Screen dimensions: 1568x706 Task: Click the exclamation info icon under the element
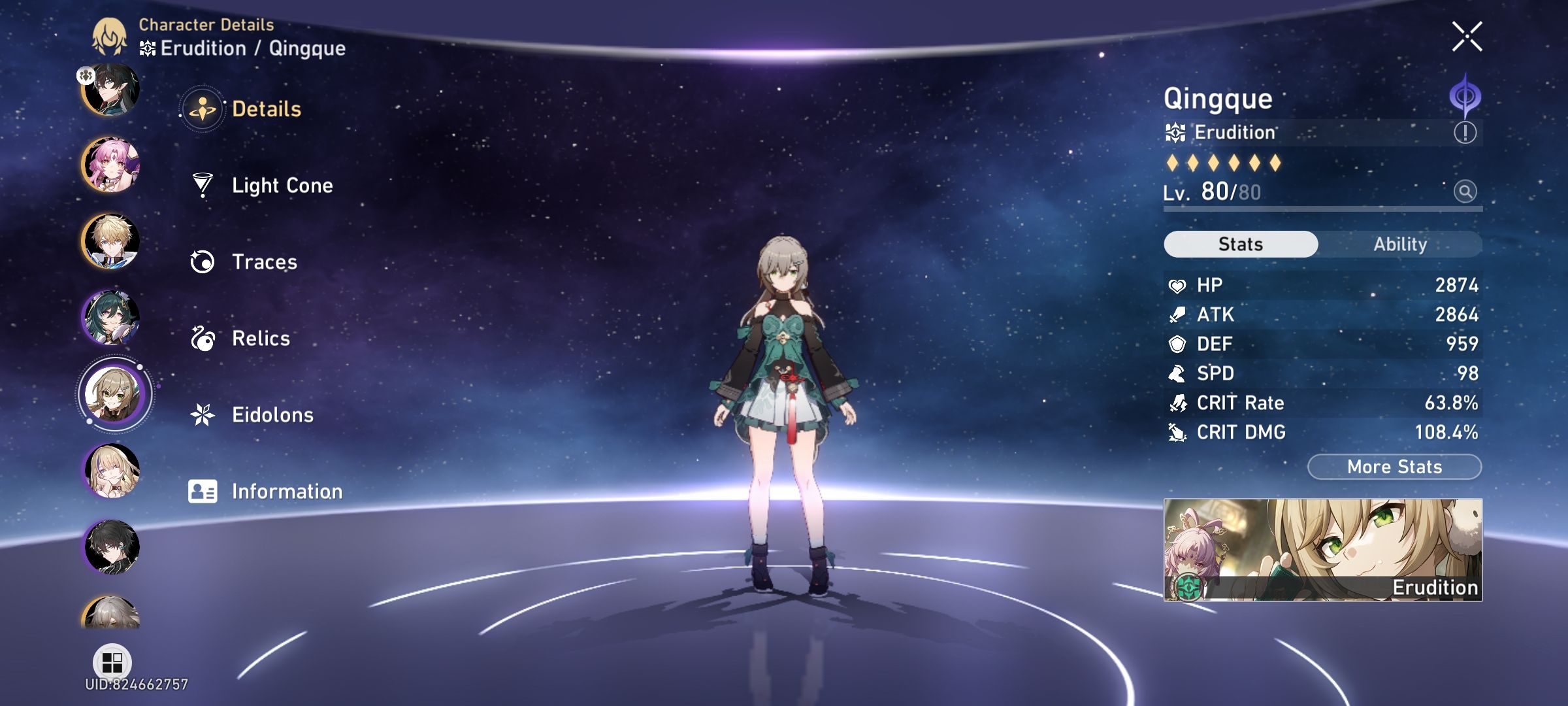click(x=1464, y=132)
